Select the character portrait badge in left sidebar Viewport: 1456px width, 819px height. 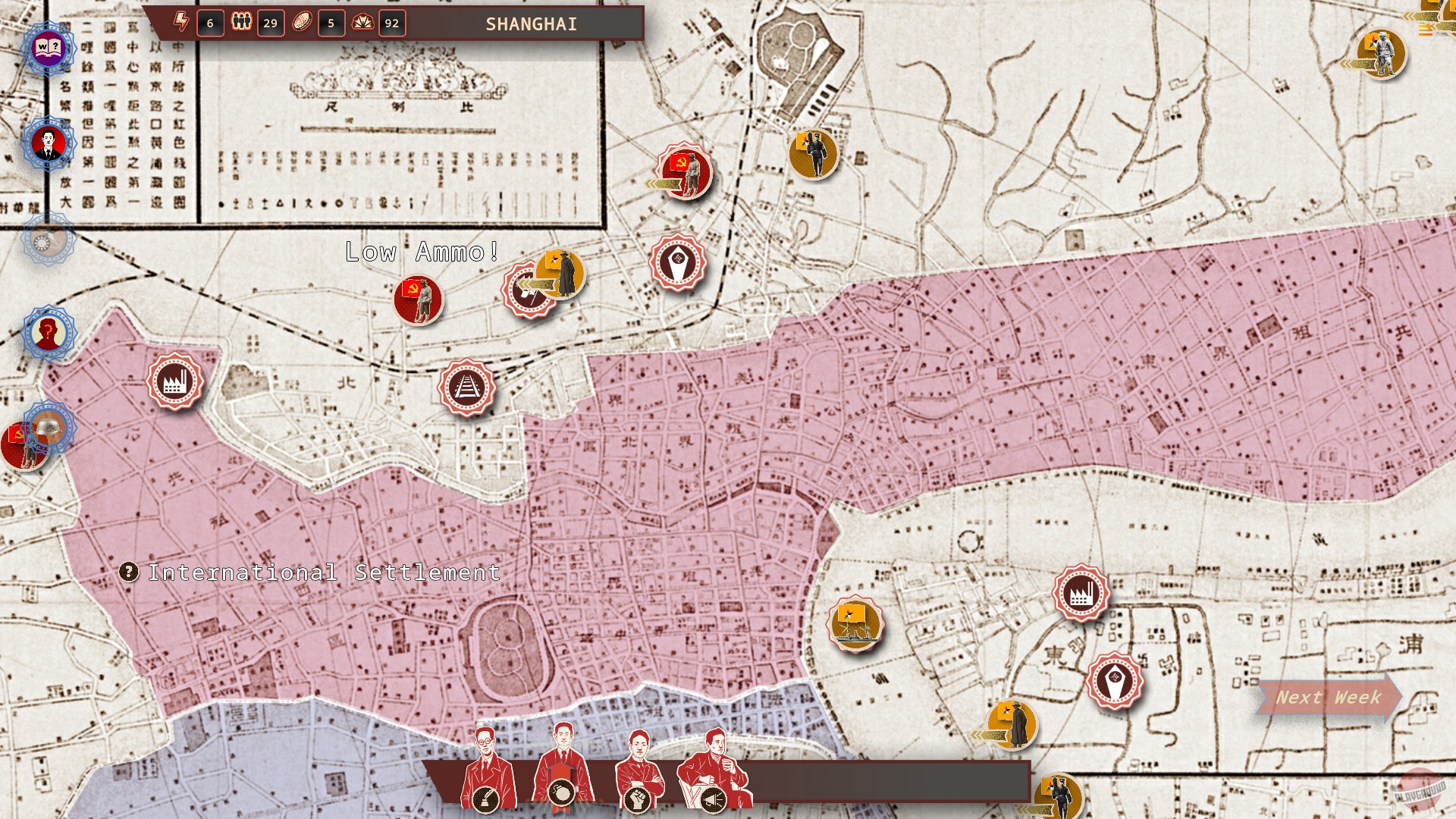[x=47, y=142]
